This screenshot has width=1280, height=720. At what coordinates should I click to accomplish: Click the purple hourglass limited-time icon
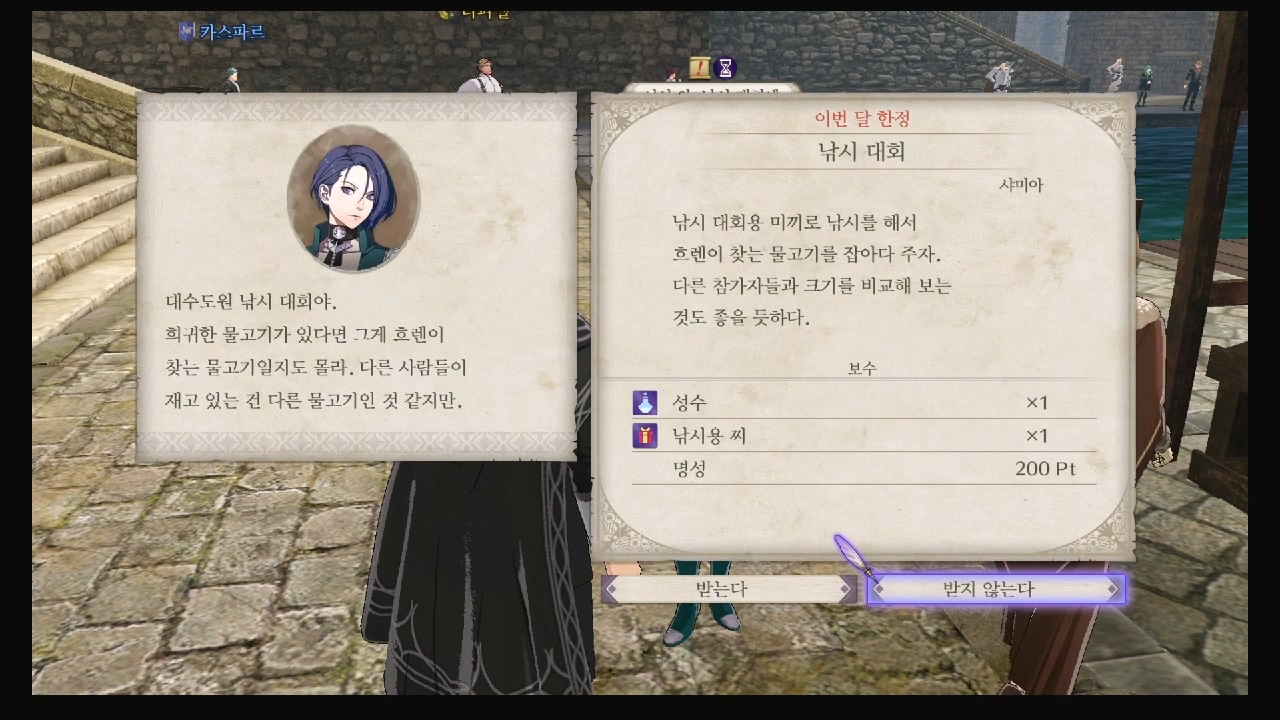pos(725,67)
